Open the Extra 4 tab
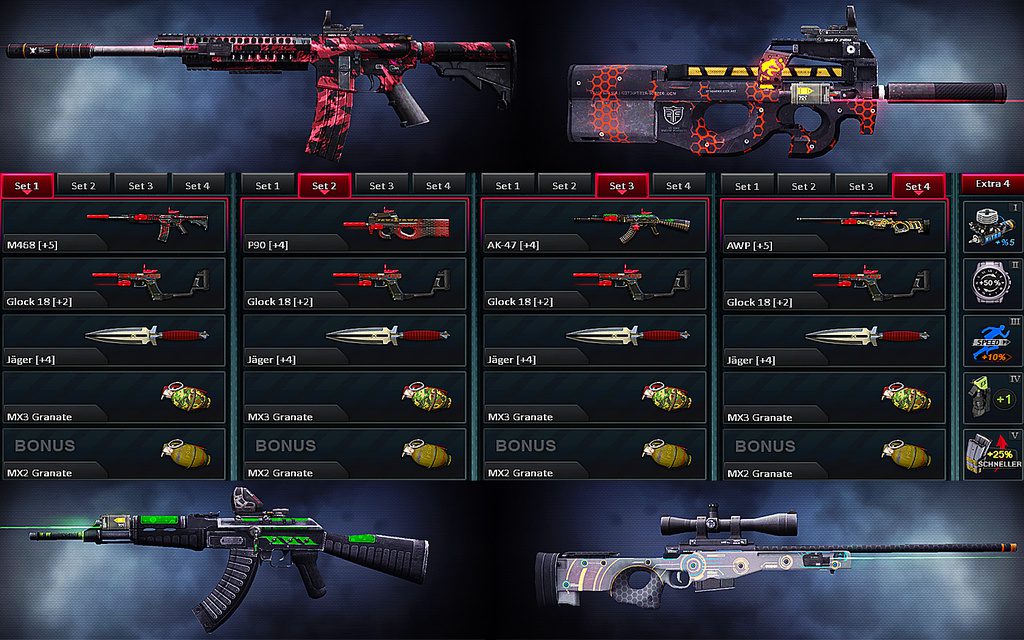 click(992, 185)
